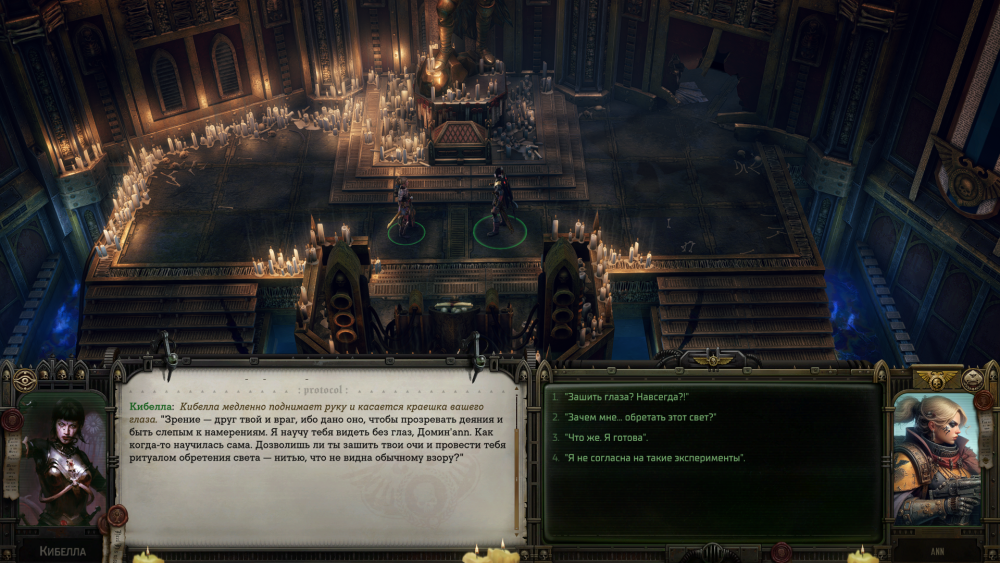Click the round skull icon above Ann's portrait

click(972, 379)
